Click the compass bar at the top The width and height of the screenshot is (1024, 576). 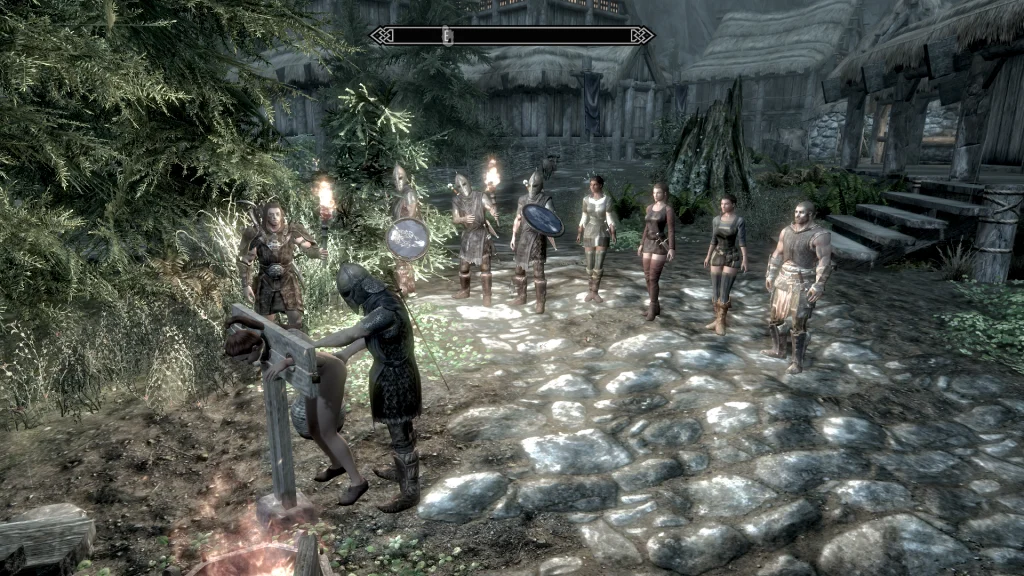click(512, 36)
